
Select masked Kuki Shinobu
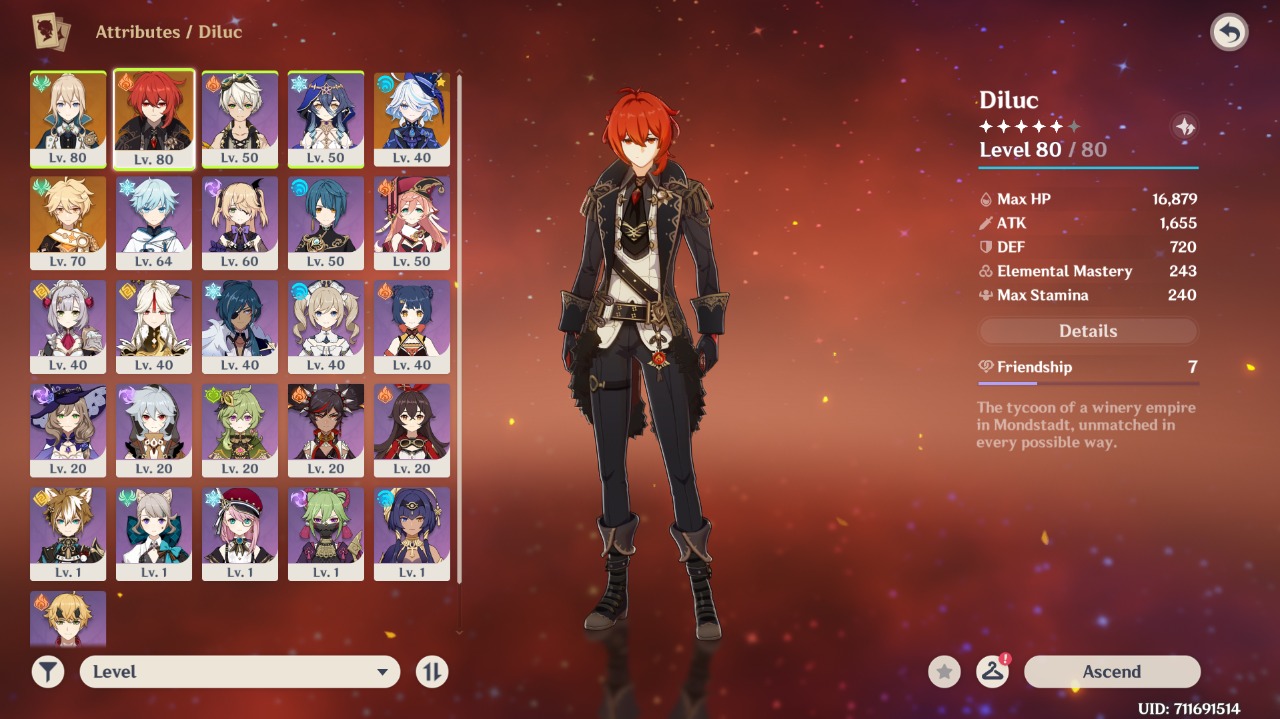click(x=326, y=534)
